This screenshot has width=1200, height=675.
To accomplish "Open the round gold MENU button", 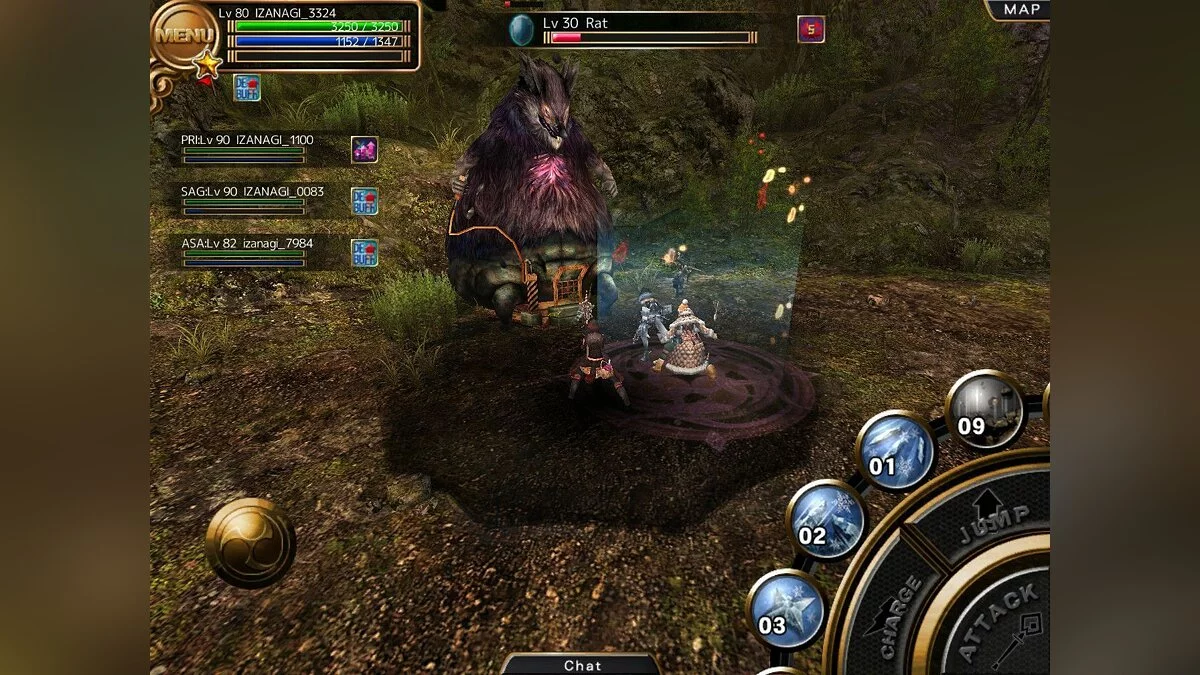I will pos(185,35).
